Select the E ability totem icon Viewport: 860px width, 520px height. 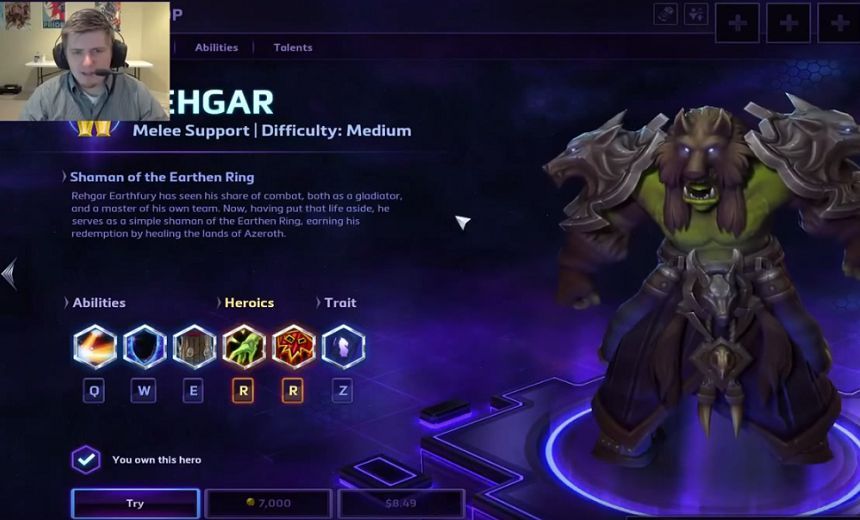click(x=194, y=347)
